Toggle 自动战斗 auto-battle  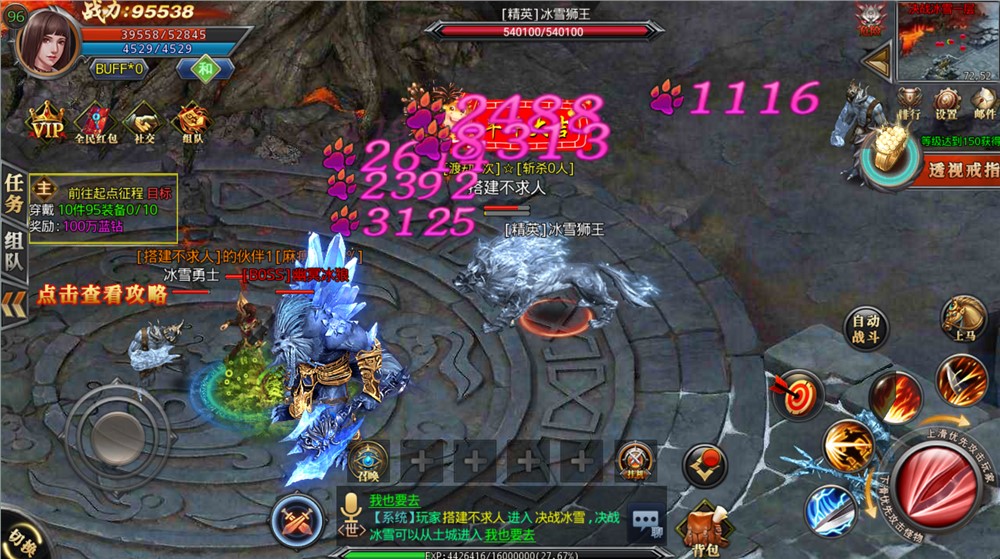(x=866, y=328)
